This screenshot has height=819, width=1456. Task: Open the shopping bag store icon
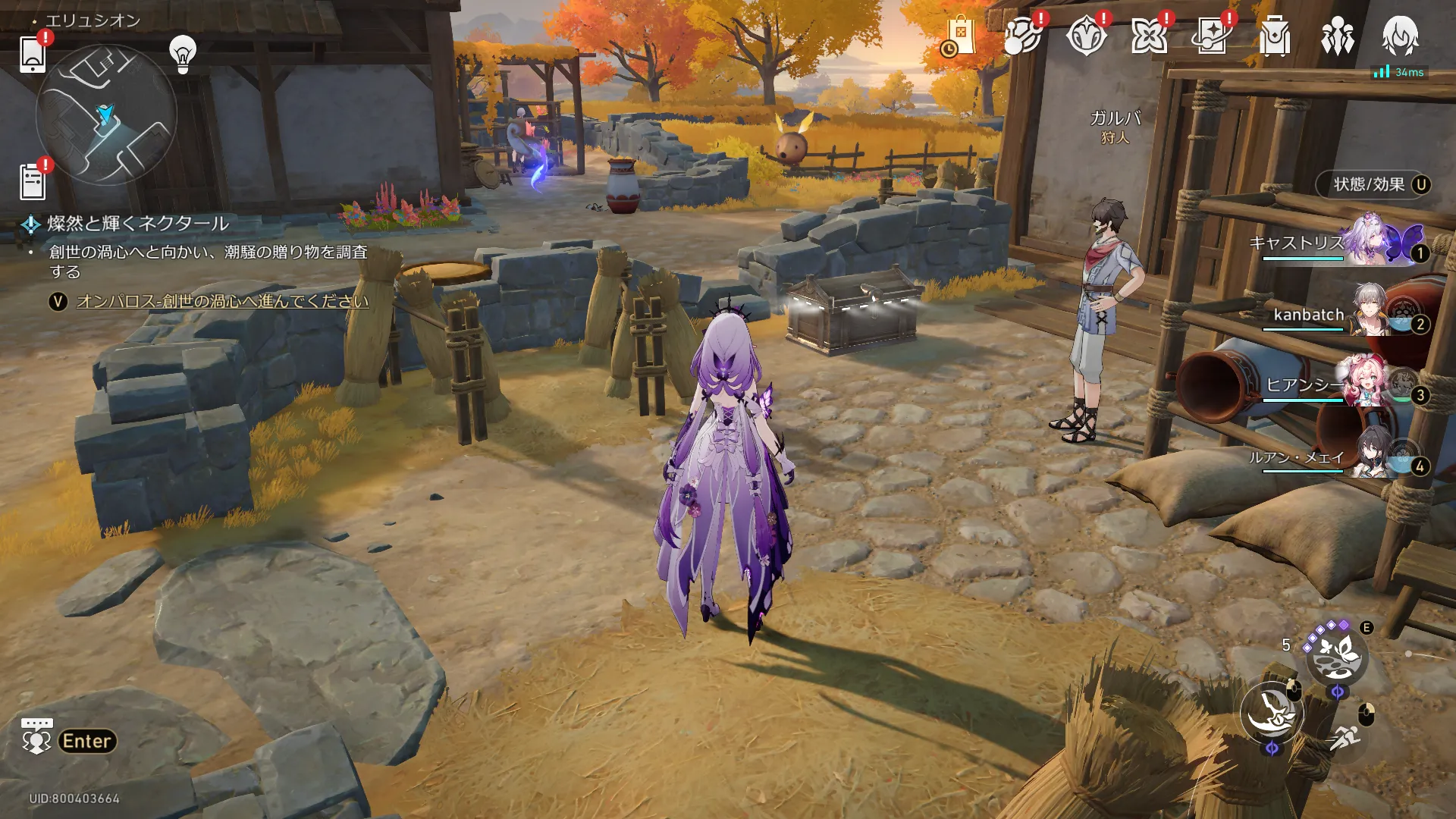coord(959,36)
